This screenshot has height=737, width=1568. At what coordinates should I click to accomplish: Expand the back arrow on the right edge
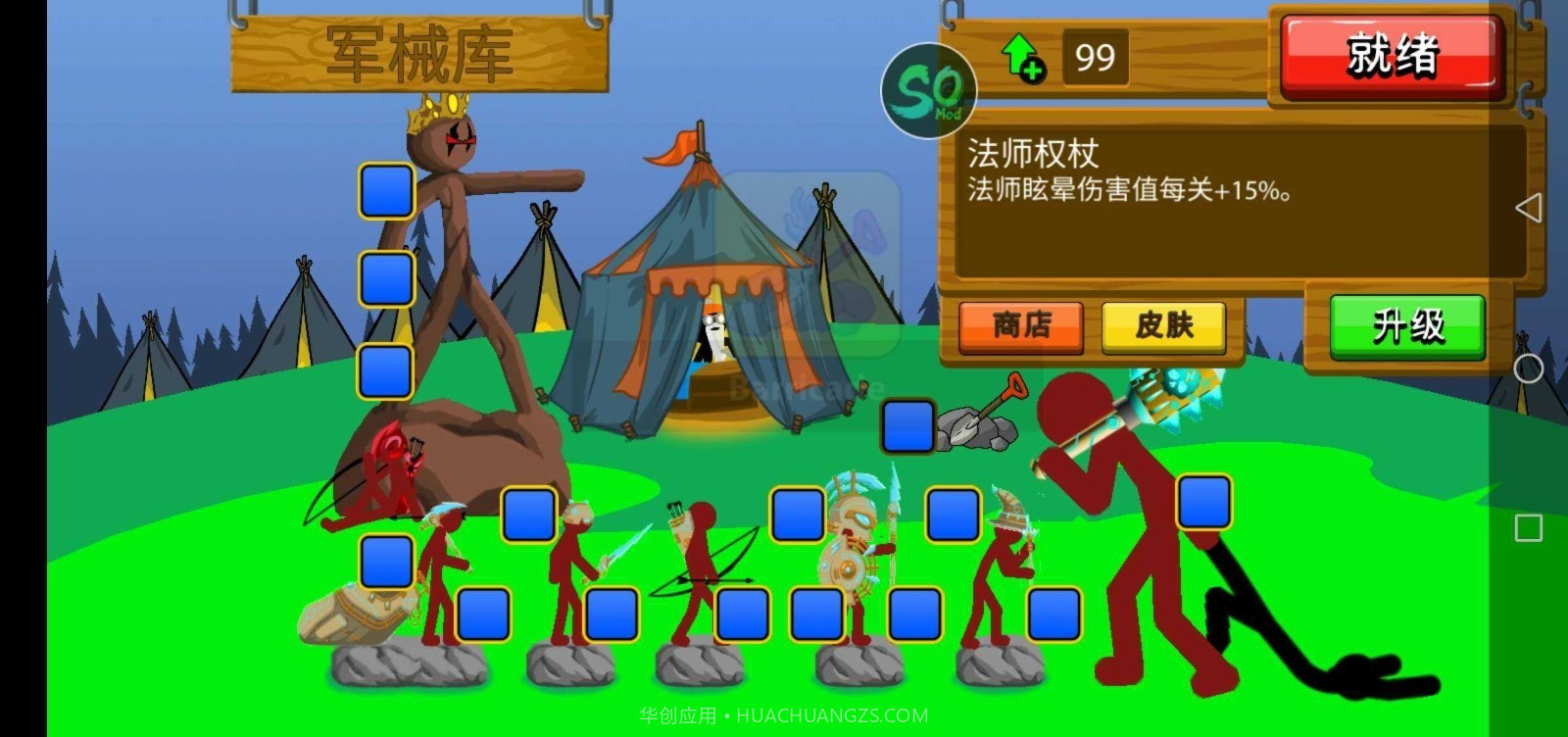(x=1532, y=209)
